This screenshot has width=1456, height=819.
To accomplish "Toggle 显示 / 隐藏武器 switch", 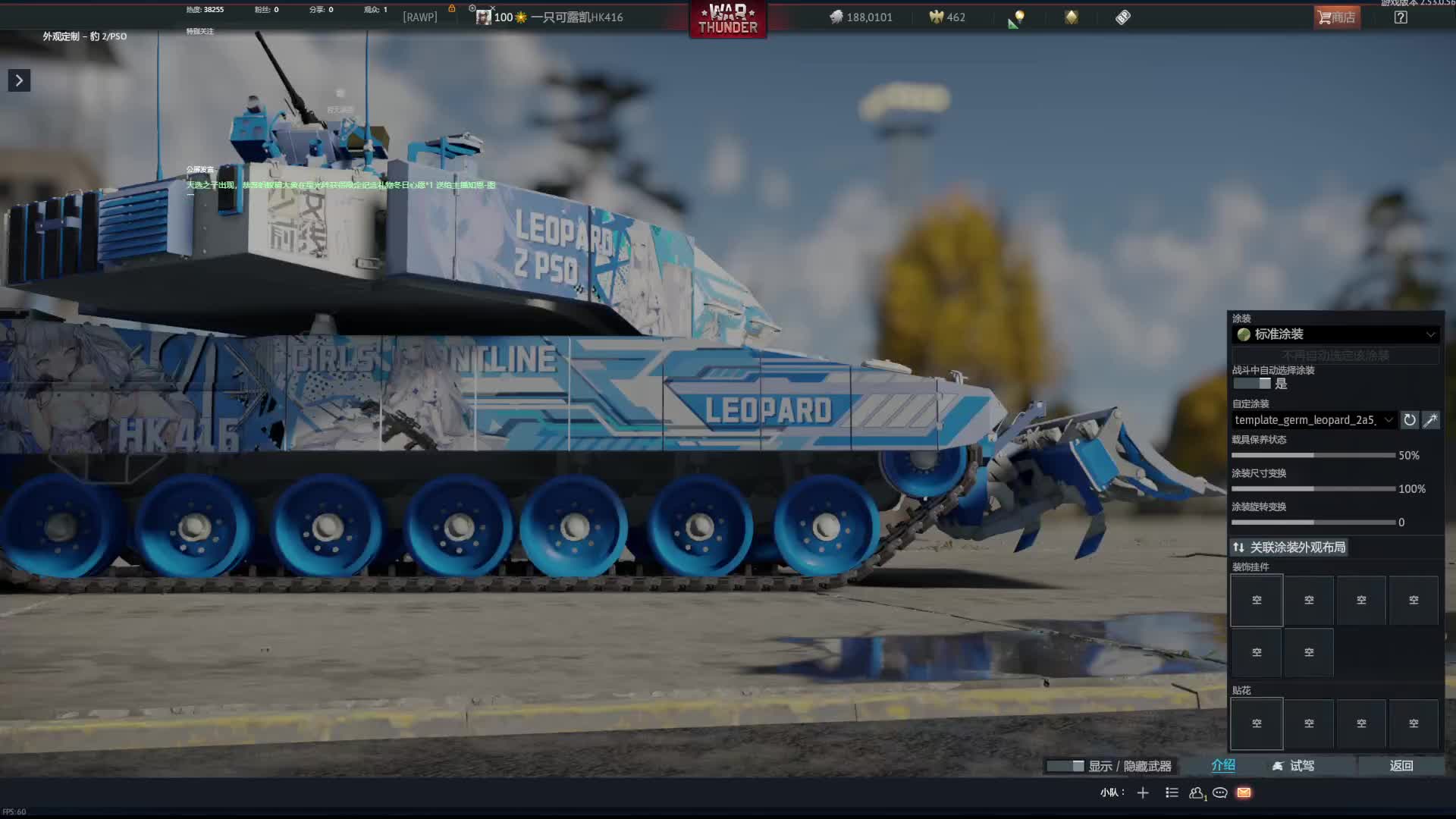I will click(x=1065, y=767).
